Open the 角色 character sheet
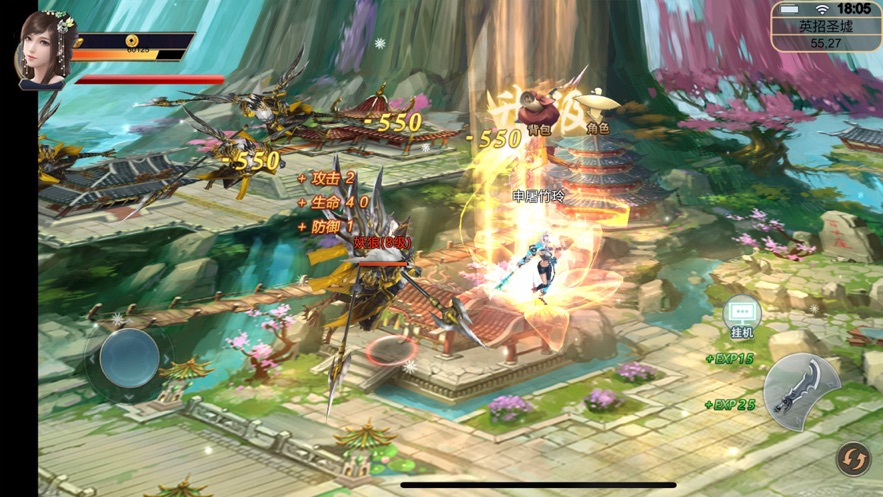Viewport: 883px width, 497px height. (x=598, y=107)
